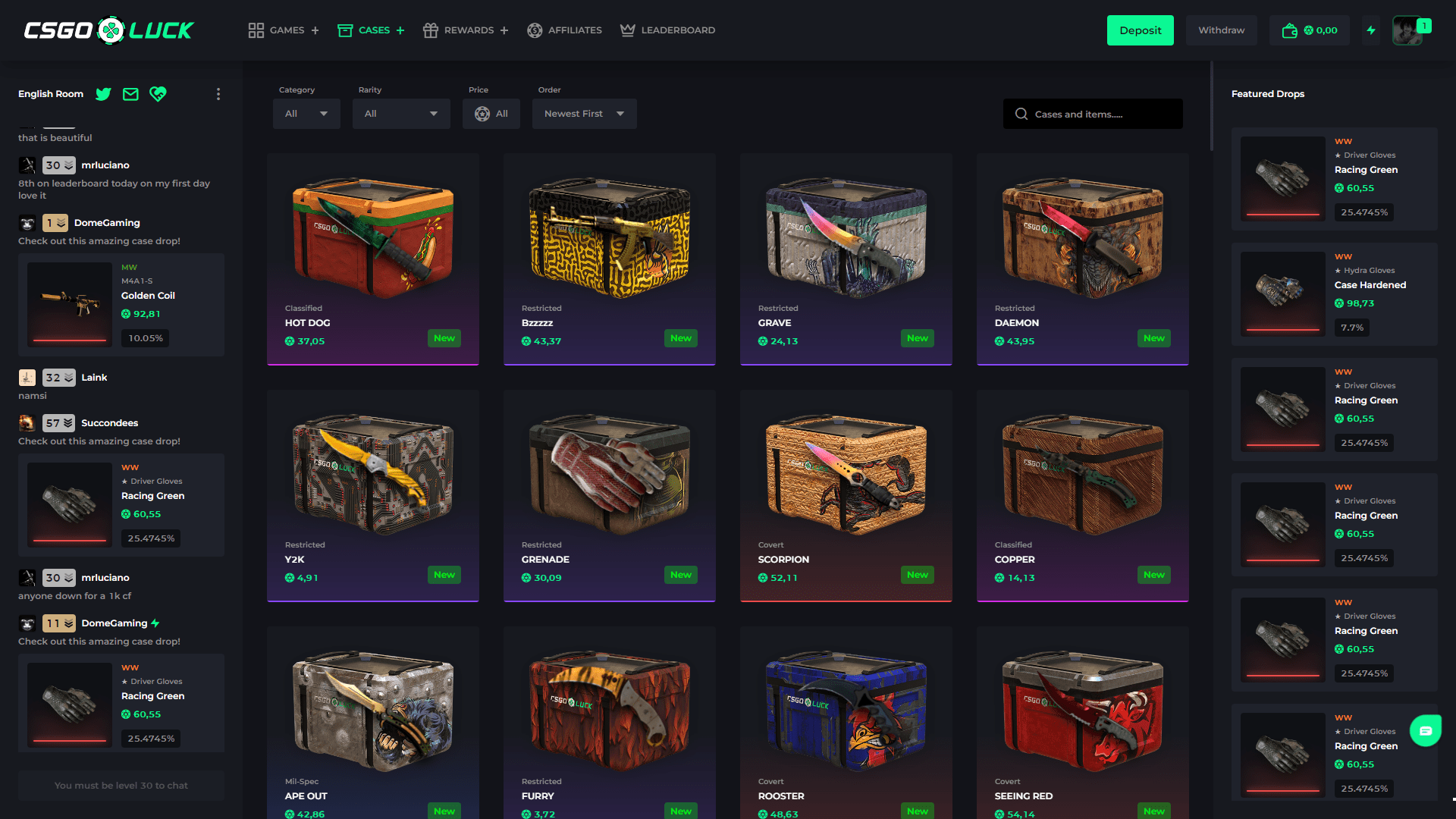1456x819 pixels.
Task: Click the search magnifier in the cases search bar
Action: tap(1021, 113)
